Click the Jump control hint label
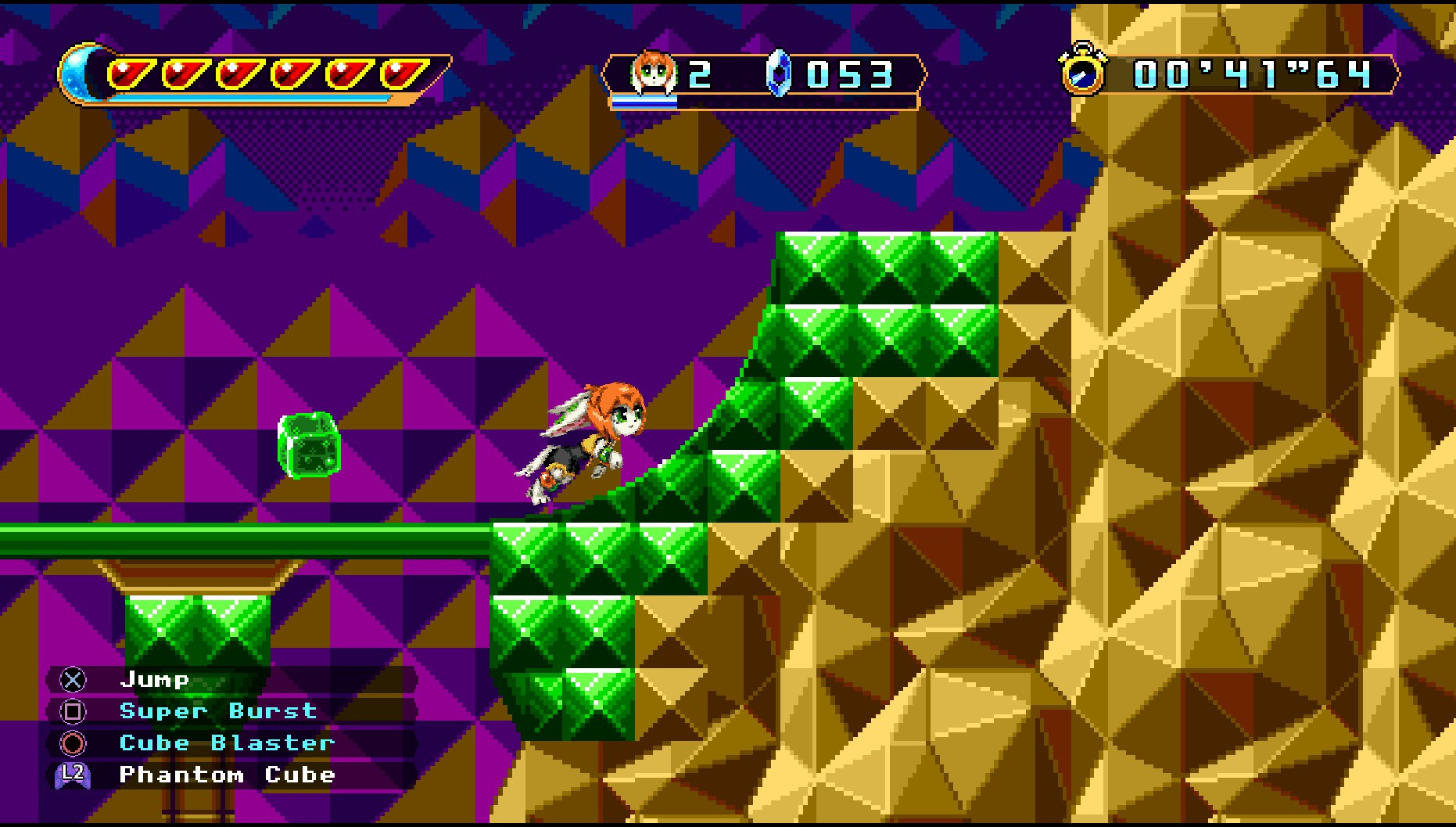 point(156,680)
